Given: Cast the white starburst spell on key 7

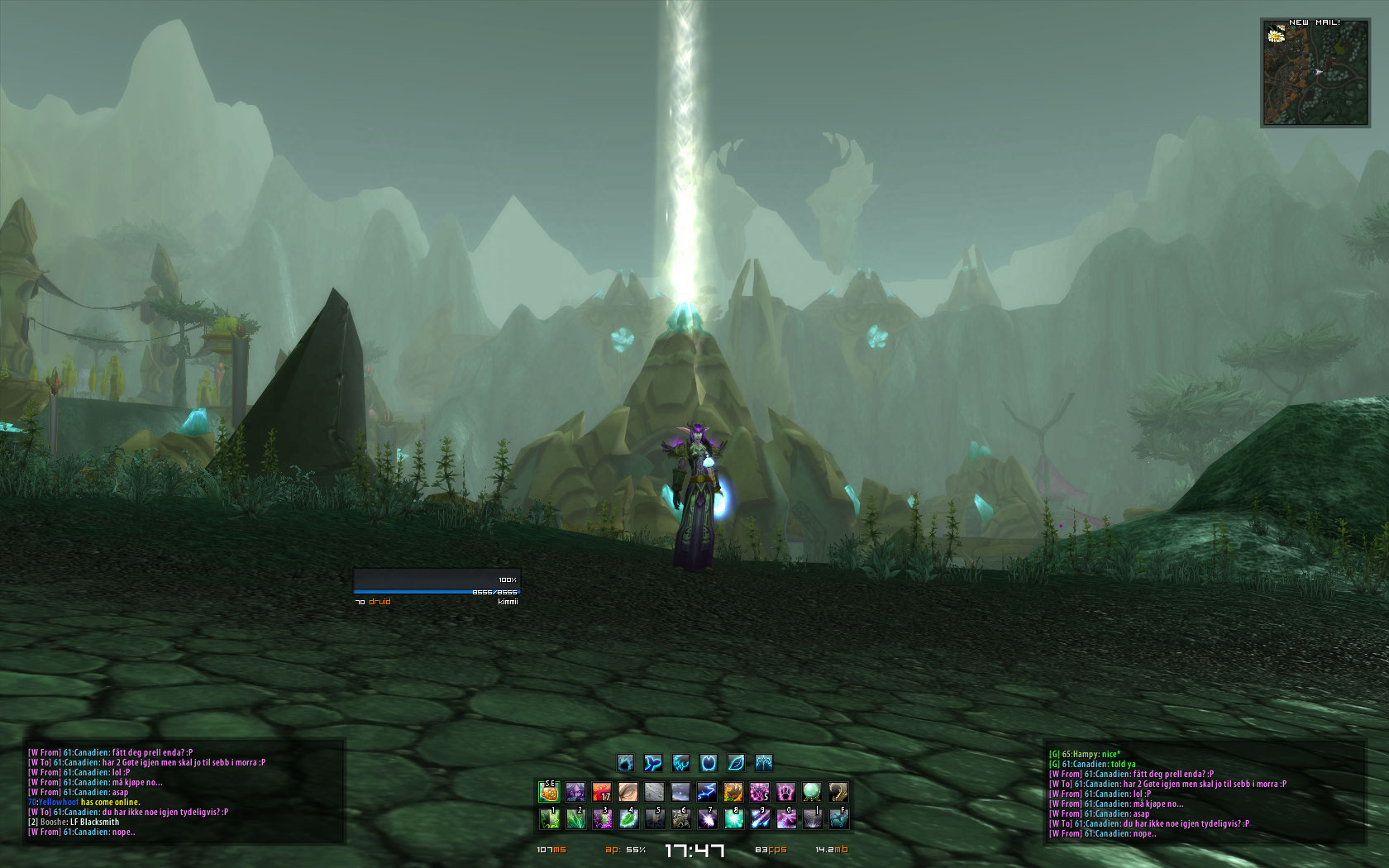Looking at the screenshot, I should coord(707,818).
